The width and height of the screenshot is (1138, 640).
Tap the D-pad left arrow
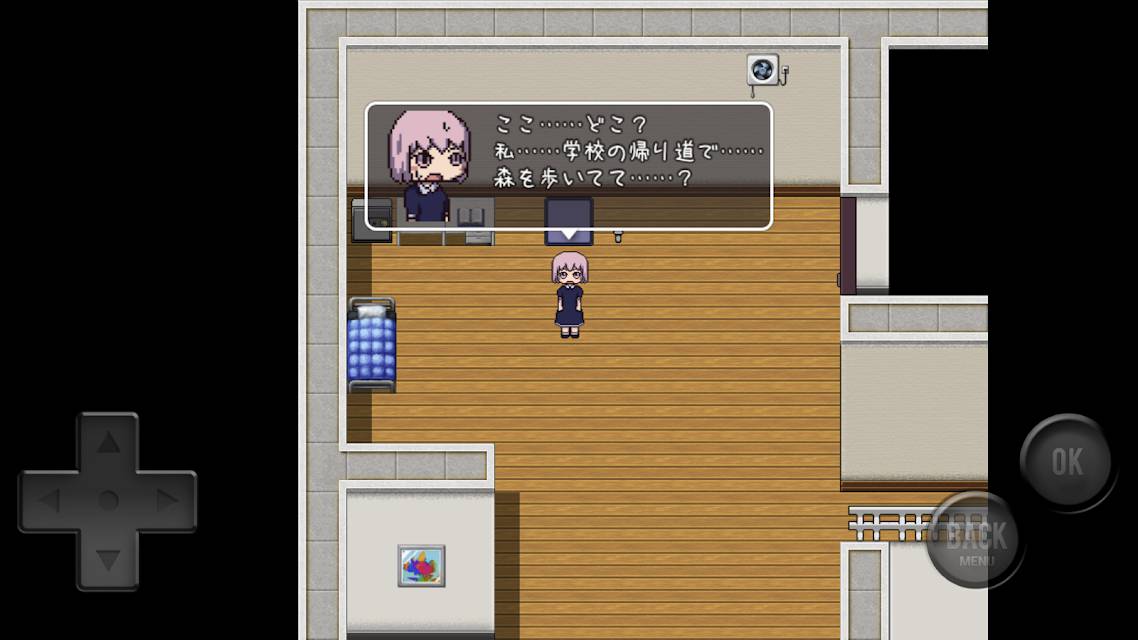coord(49,501)
